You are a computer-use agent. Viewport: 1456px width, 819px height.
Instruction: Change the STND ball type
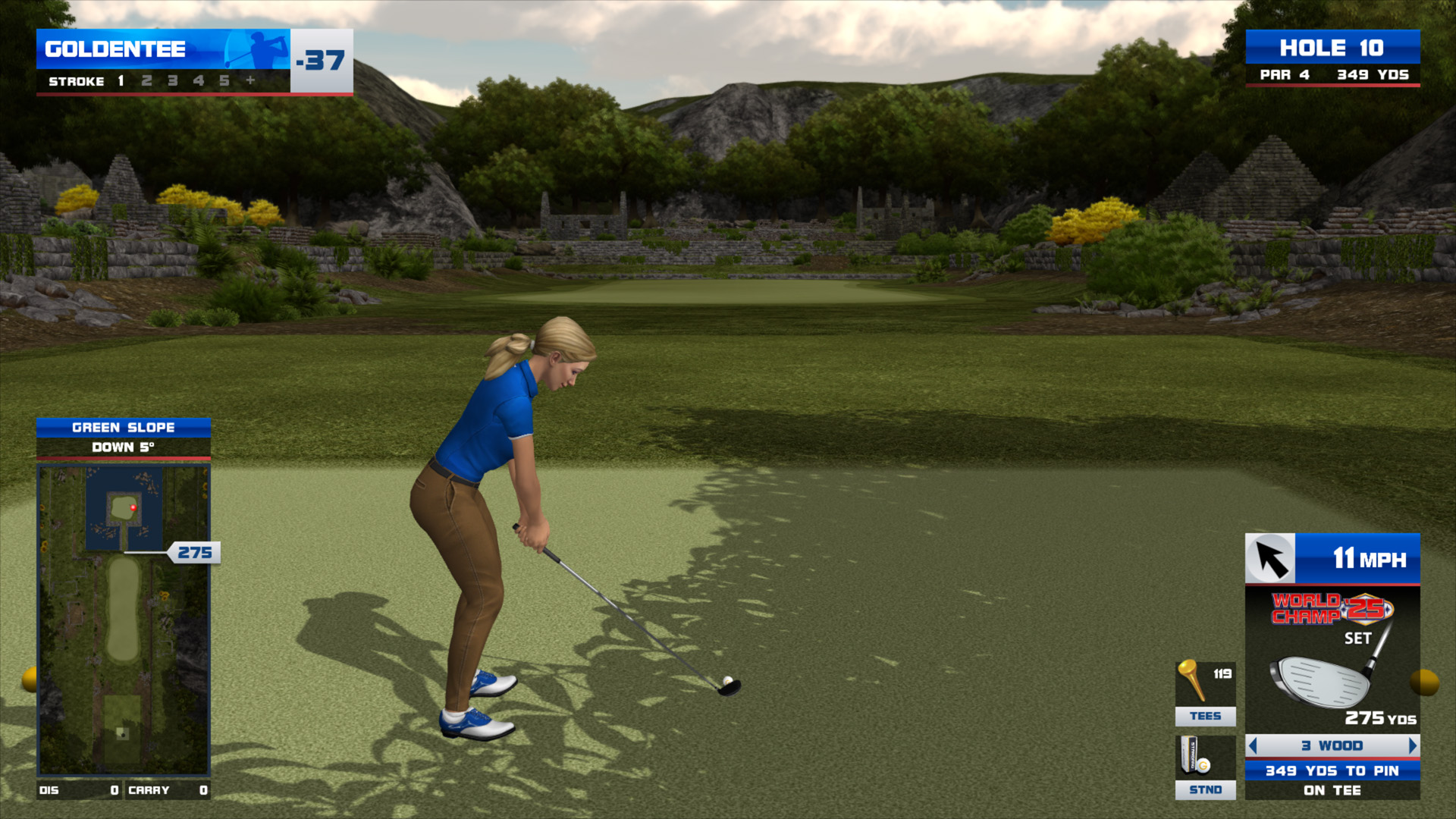[1205, 767]
